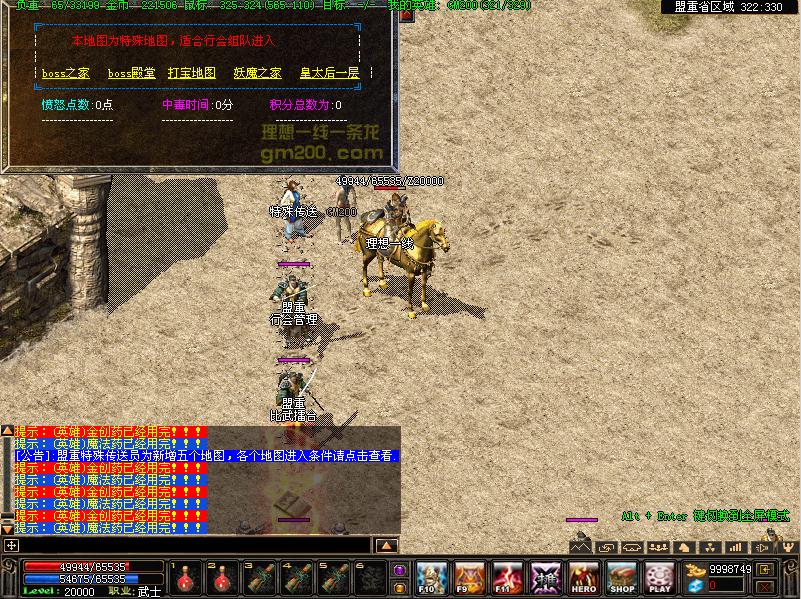Viewport: 801px width, 599px height.
Task: Choose the boss之家 map link
Action: tap(66, 73)
